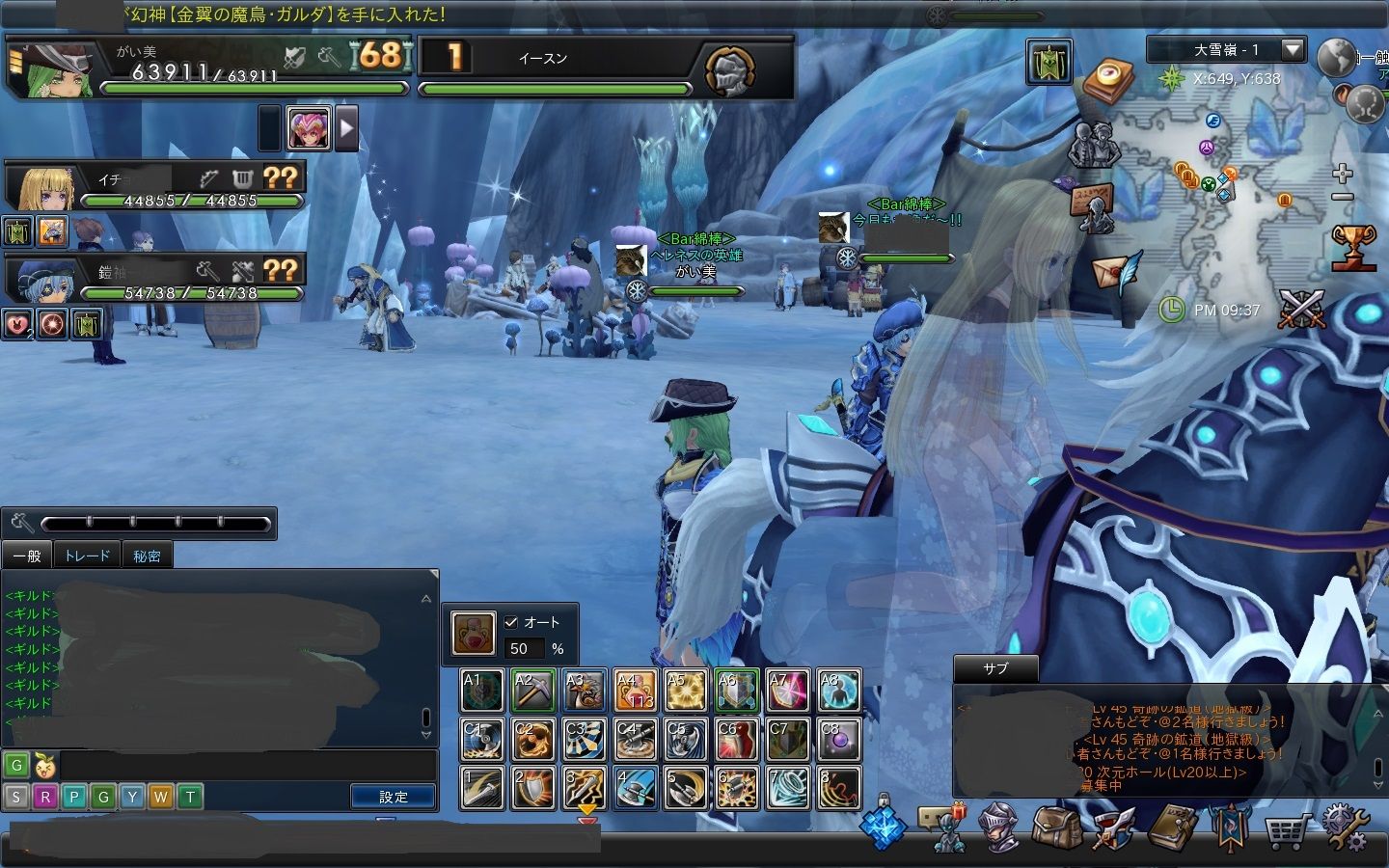Open the world globe map icon
The image size is (1389, 868).
[1337, 57]
